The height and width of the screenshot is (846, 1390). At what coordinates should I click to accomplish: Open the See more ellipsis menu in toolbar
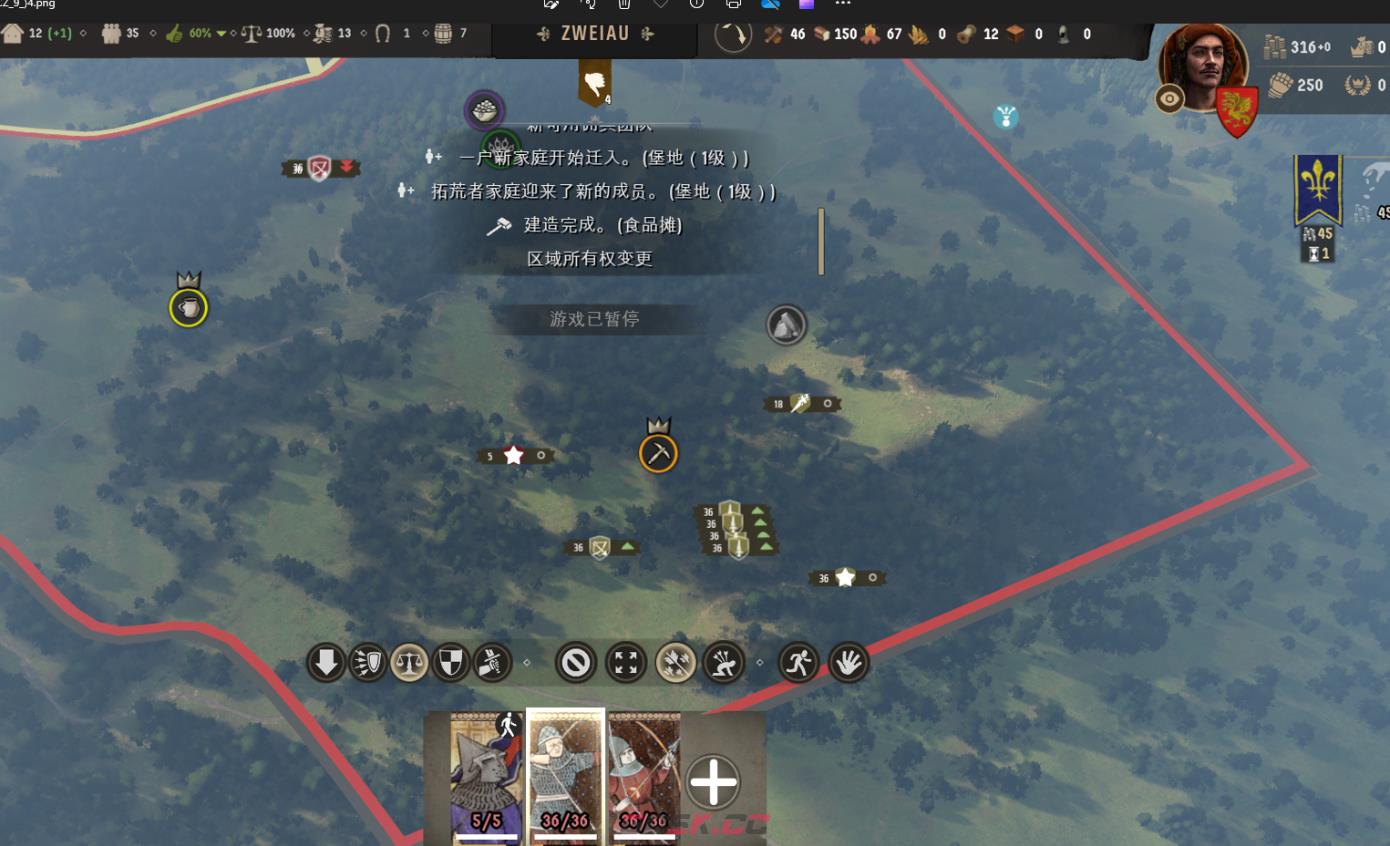click(843, 5)
